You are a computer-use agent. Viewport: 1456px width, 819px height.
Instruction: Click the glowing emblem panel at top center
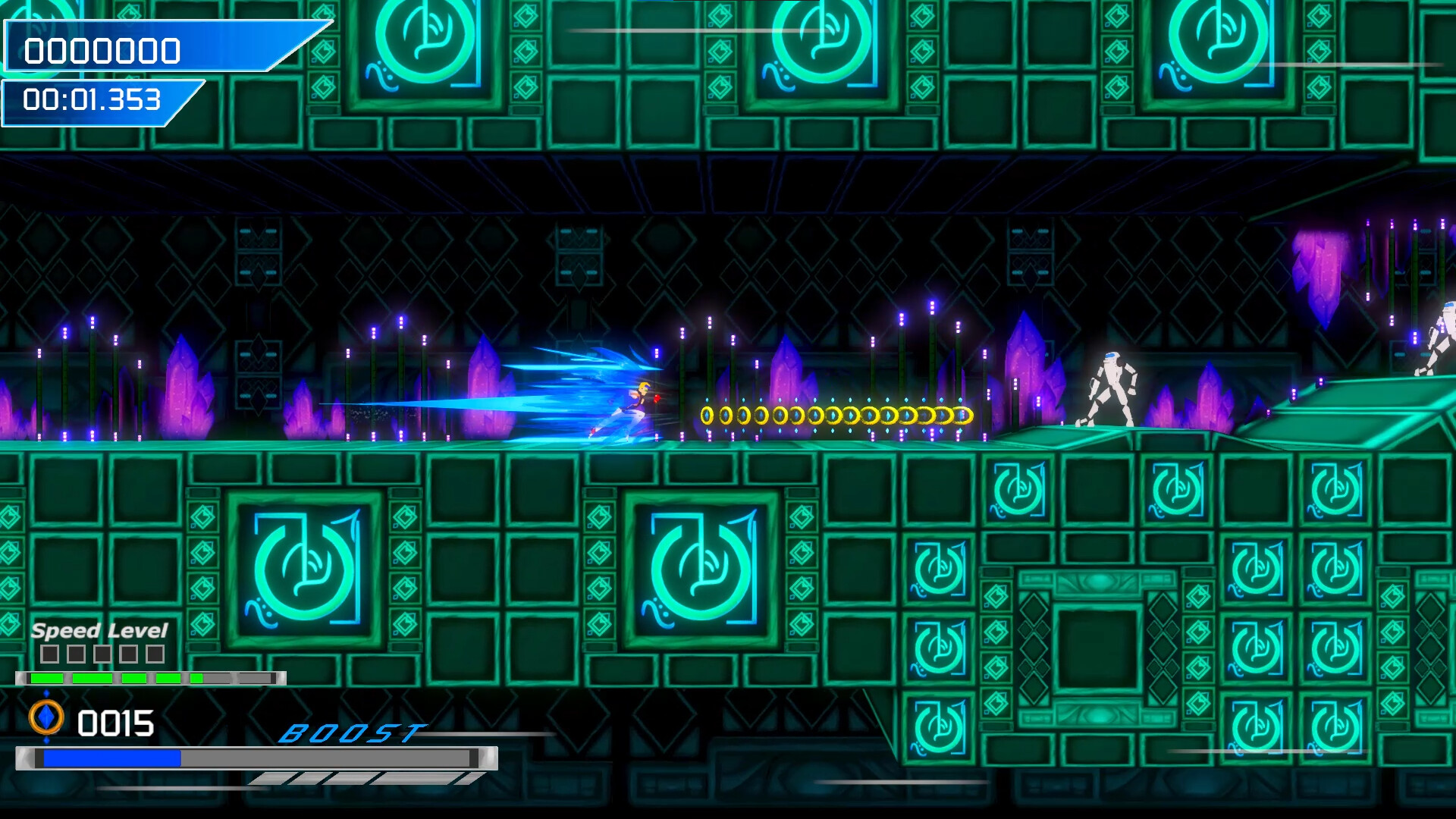(819, 45)
